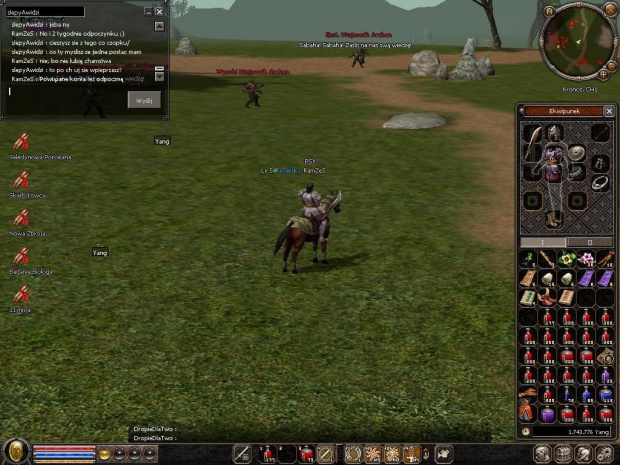The height and width of the screenshot is (465, 620).
Task: Select the purple potion in the inventory's bottom row
Action: click(x=548, y=413)
